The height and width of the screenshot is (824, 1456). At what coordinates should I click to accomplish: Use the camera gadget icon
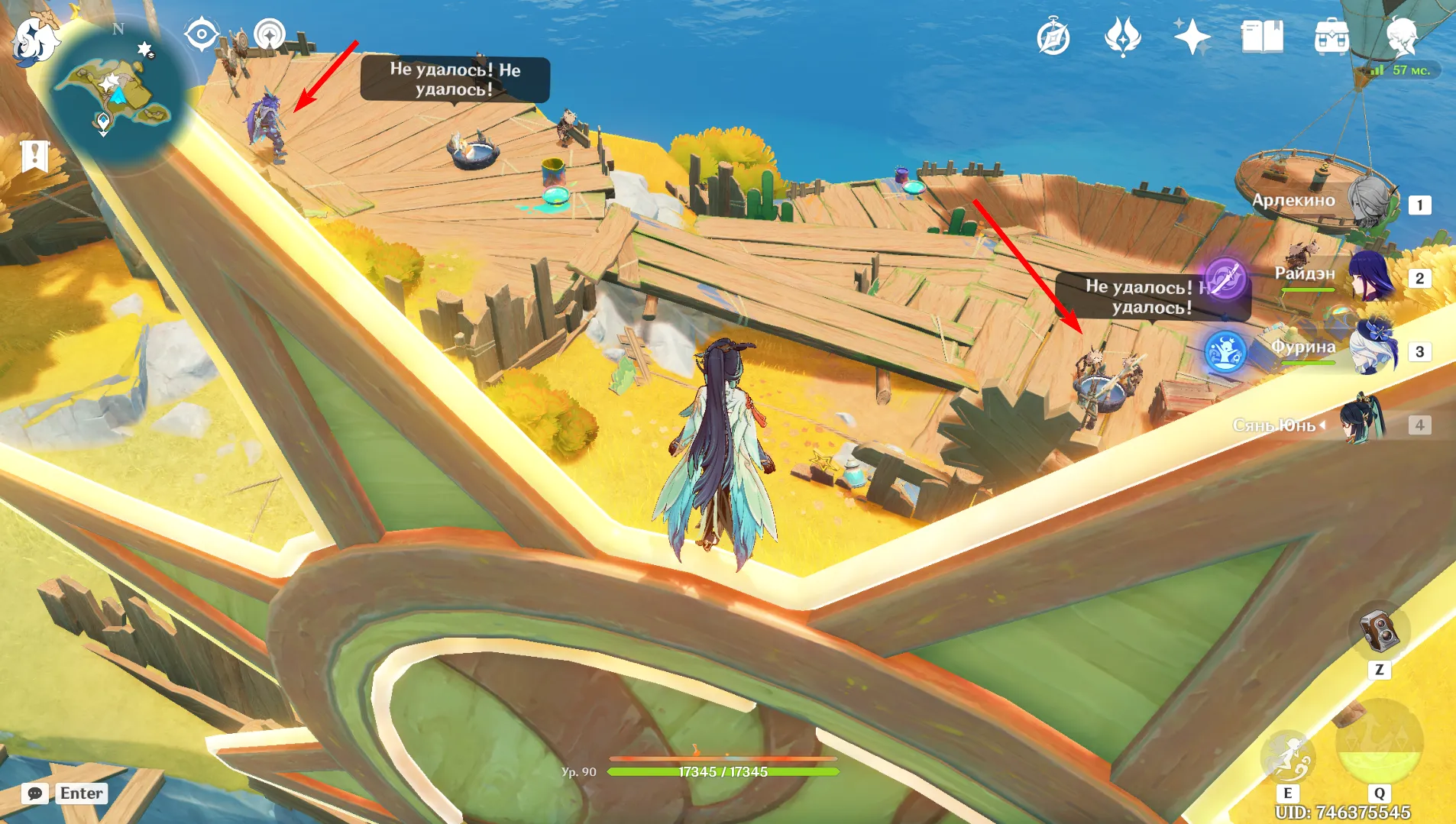(1379, 631)
